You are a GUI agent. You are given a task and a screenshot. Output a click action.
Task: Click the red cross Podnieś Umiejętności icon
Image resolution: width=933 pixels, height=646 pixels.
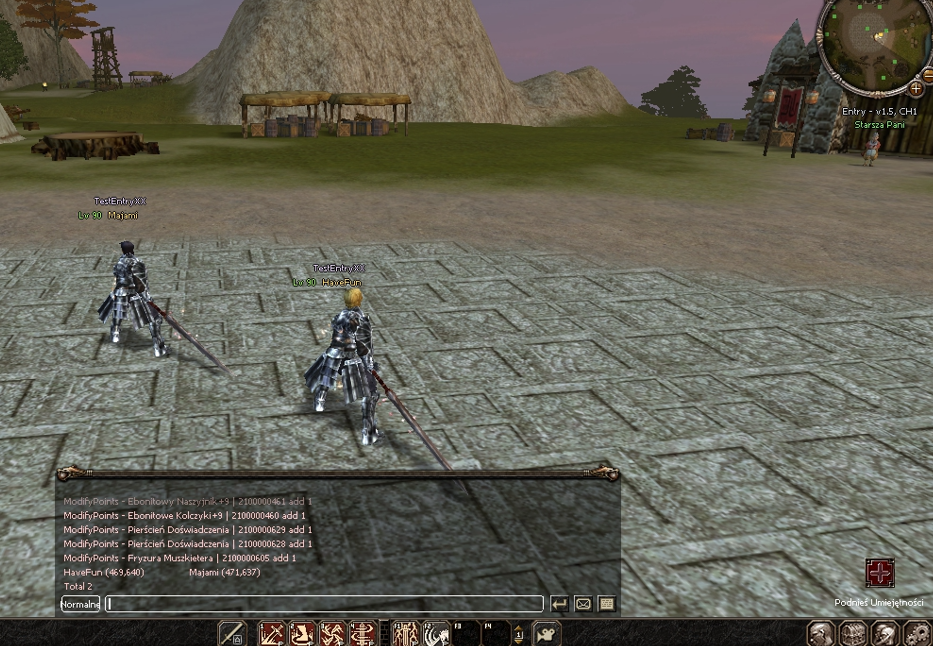(x=879, y=573)
